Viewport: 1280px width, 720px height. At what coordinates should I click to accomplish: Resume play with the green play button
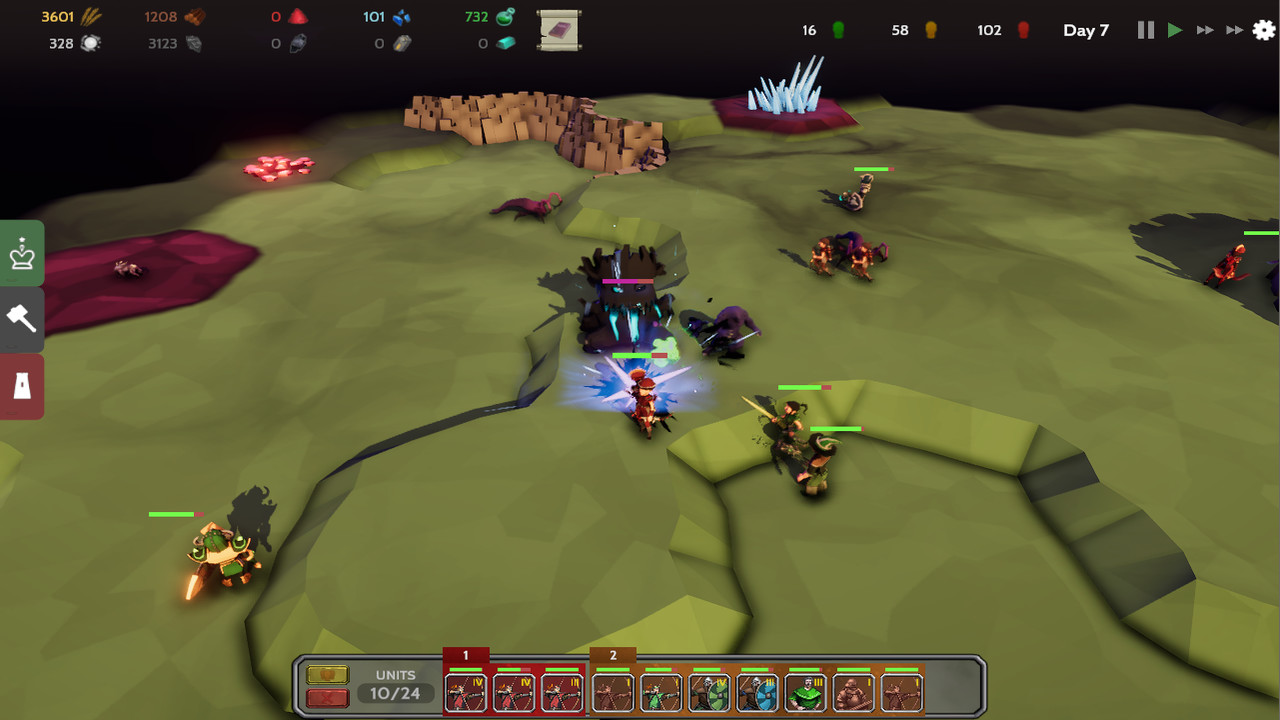coord(1175,30)
